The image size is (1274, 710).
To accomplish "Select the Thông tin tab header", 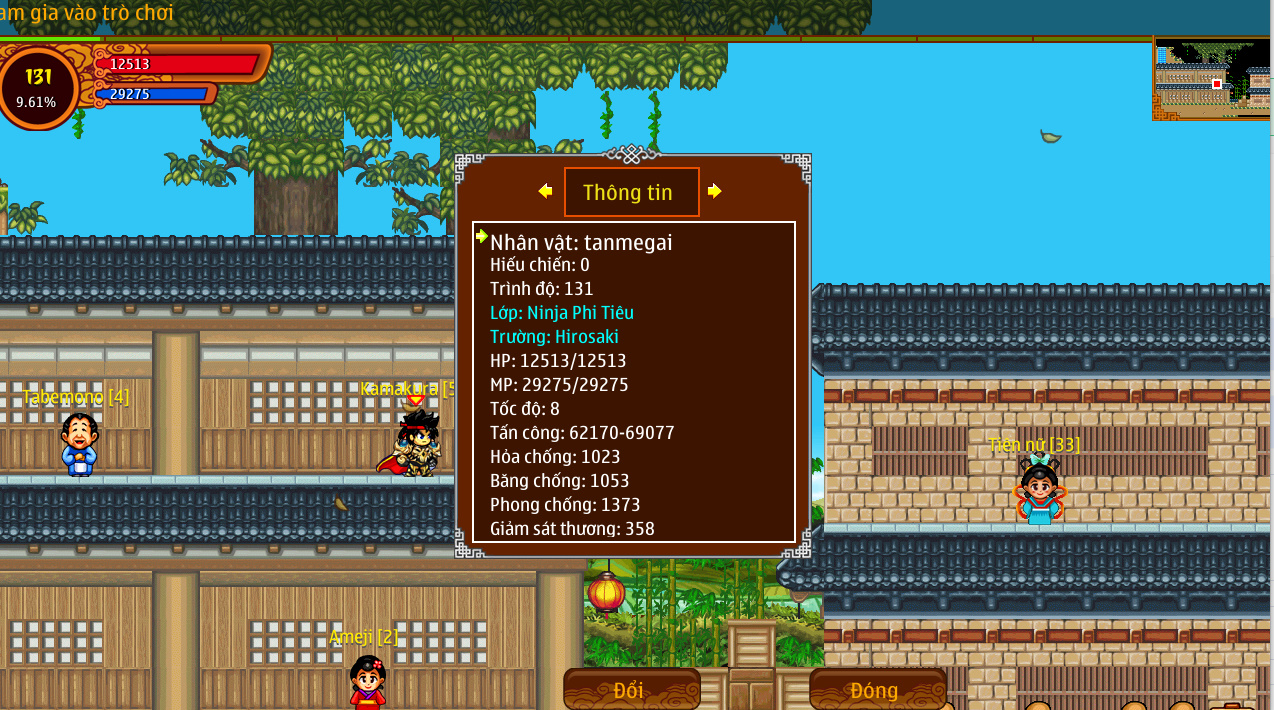I will 631,192.
